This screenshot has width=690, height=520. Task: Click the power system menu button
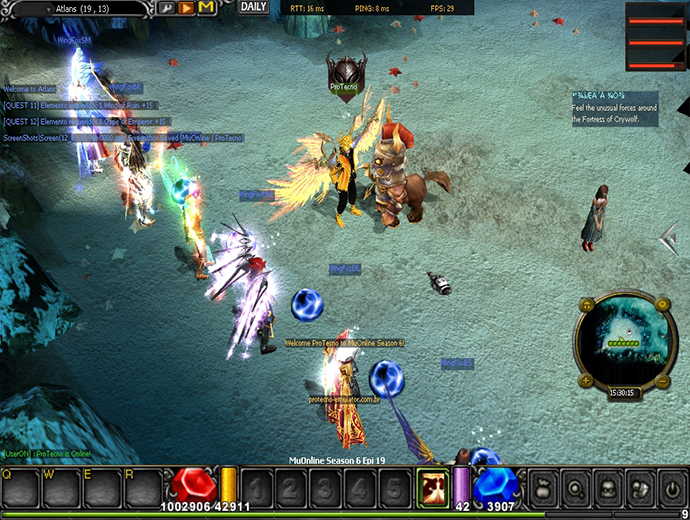tap(670, 490)
